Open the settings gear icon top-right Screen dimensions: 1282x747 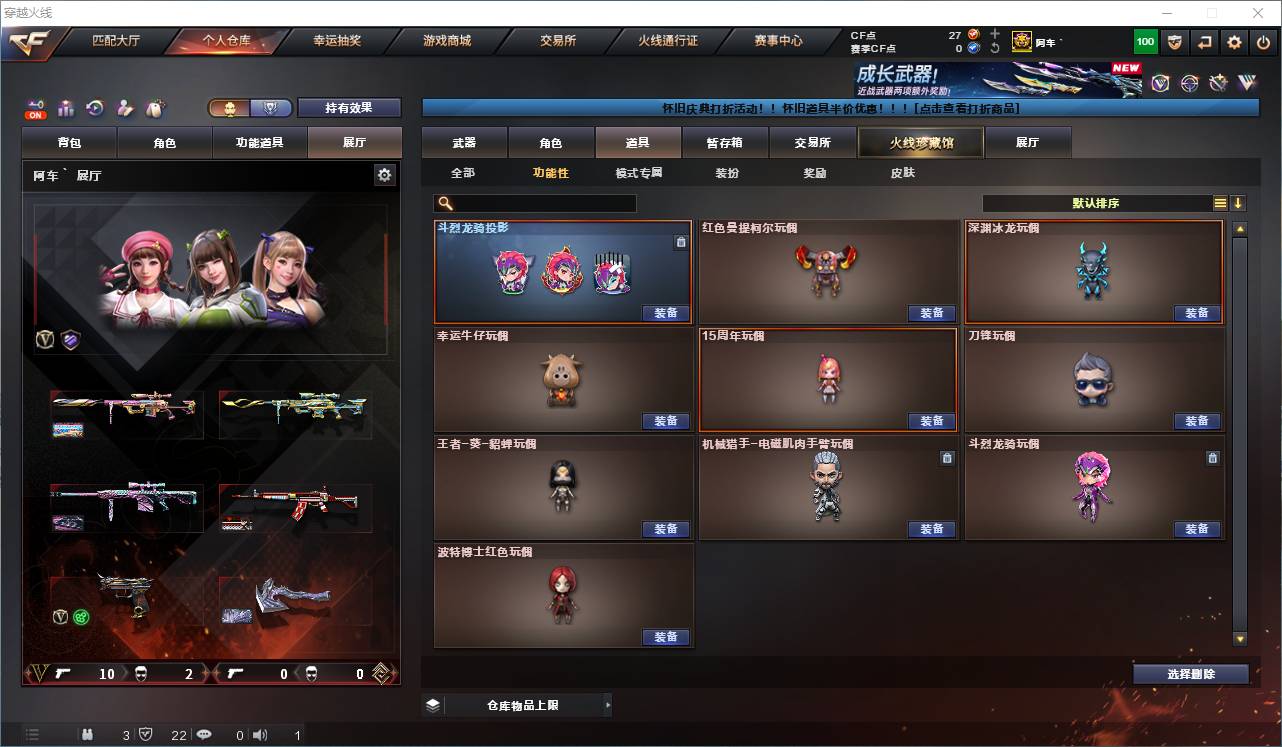click(1233, 42)
